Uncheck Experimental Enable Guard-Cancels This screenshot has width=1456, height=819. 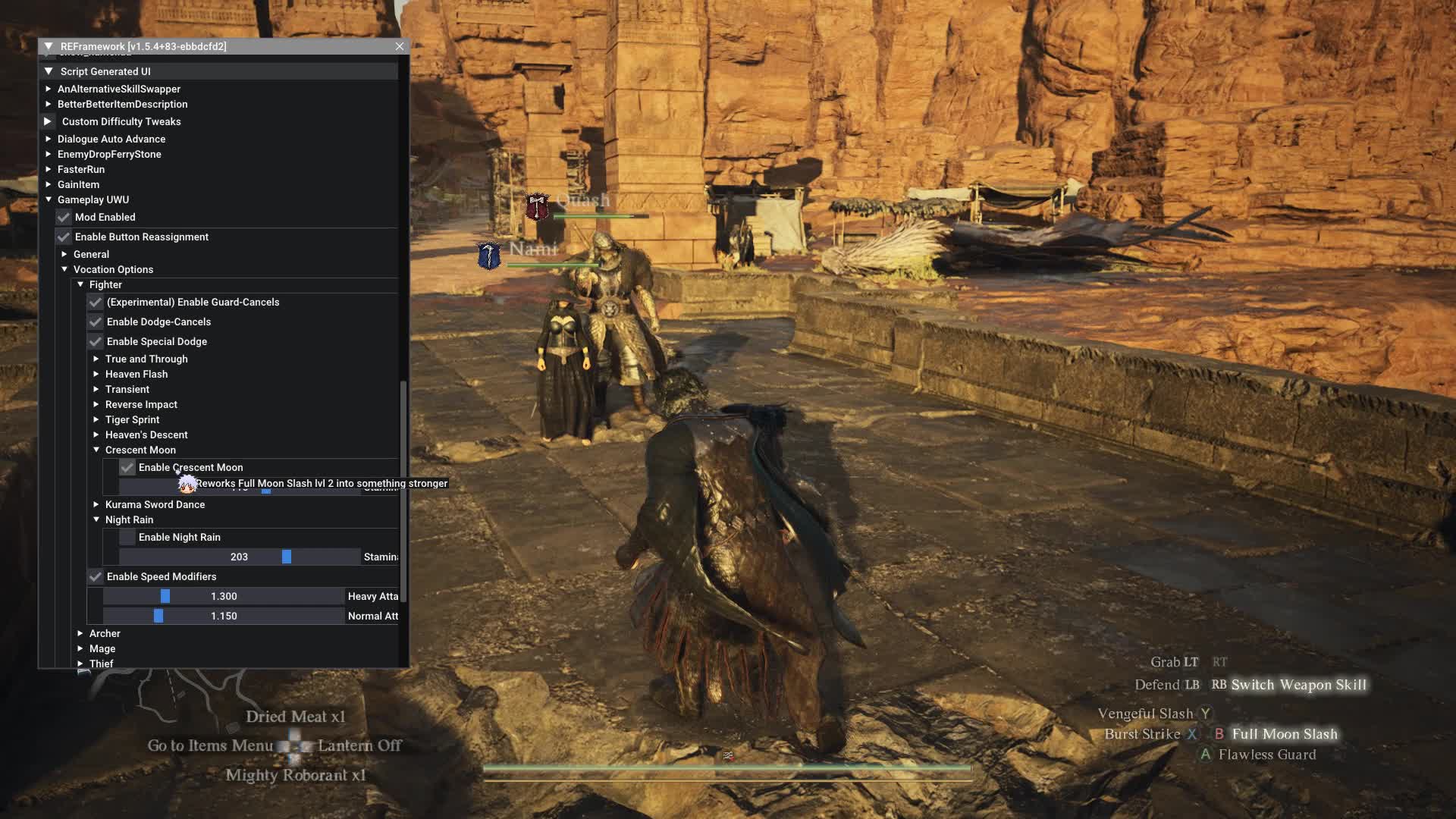coord(96,303)
